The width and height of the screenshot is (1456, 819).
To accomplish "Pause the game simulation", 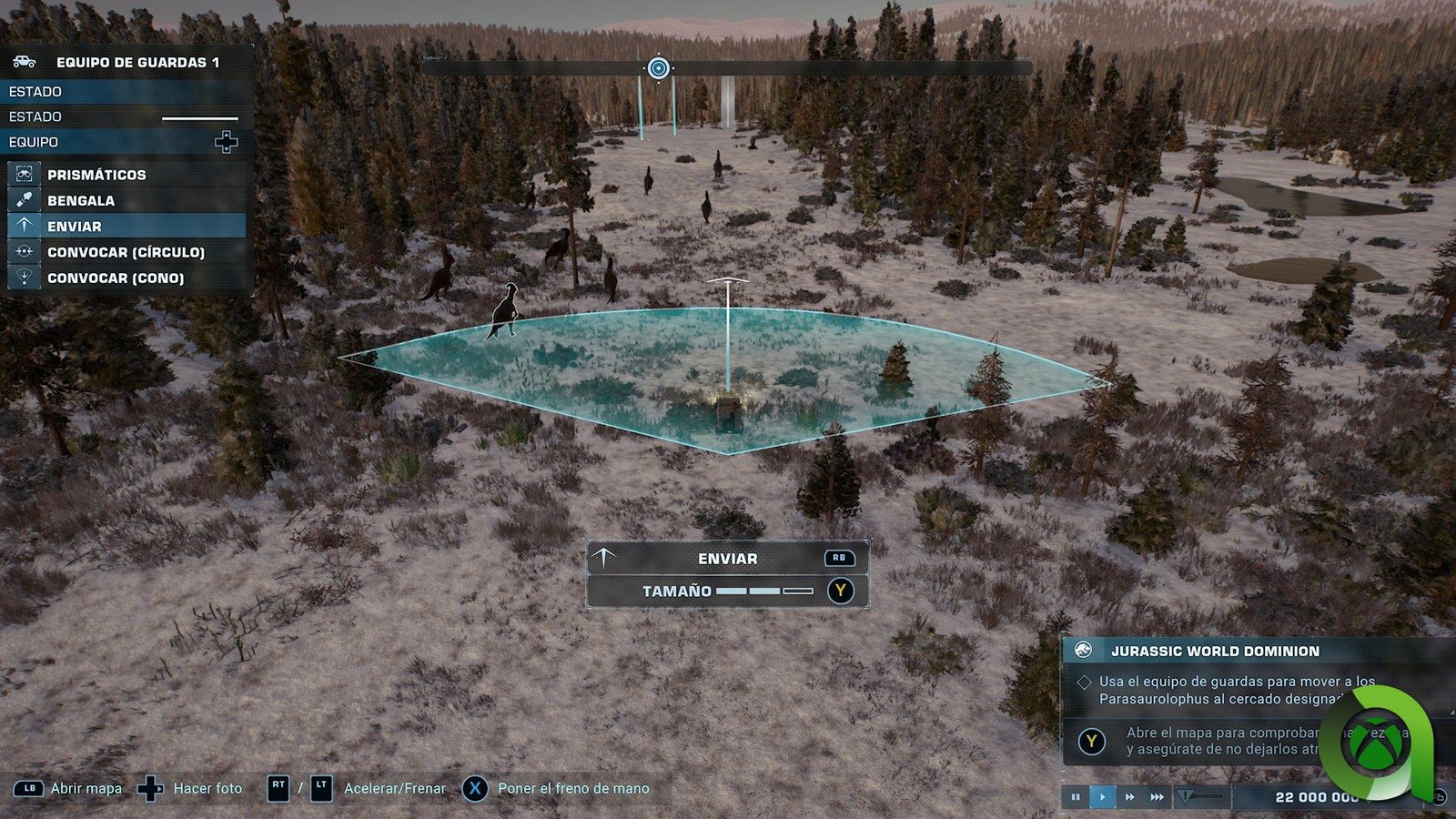I will (x=1076, y=797).
